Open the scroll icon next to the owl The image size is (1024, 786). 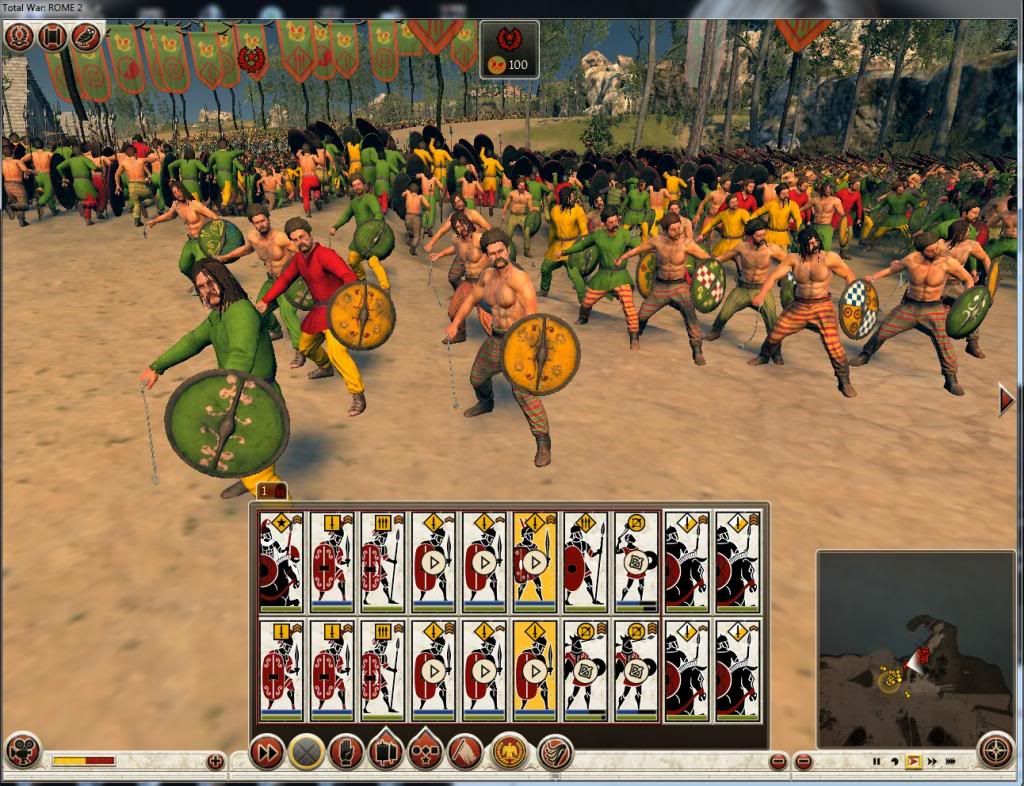pos(52,38)
